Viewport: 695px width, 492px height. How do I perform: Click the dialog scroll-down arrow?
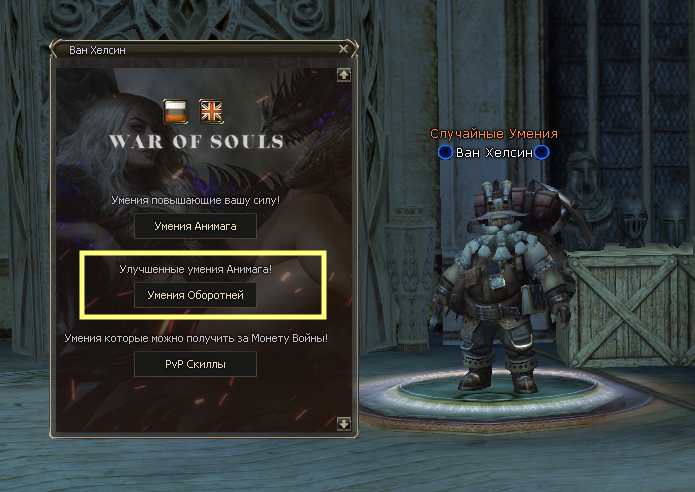click(x=344, y=424)
